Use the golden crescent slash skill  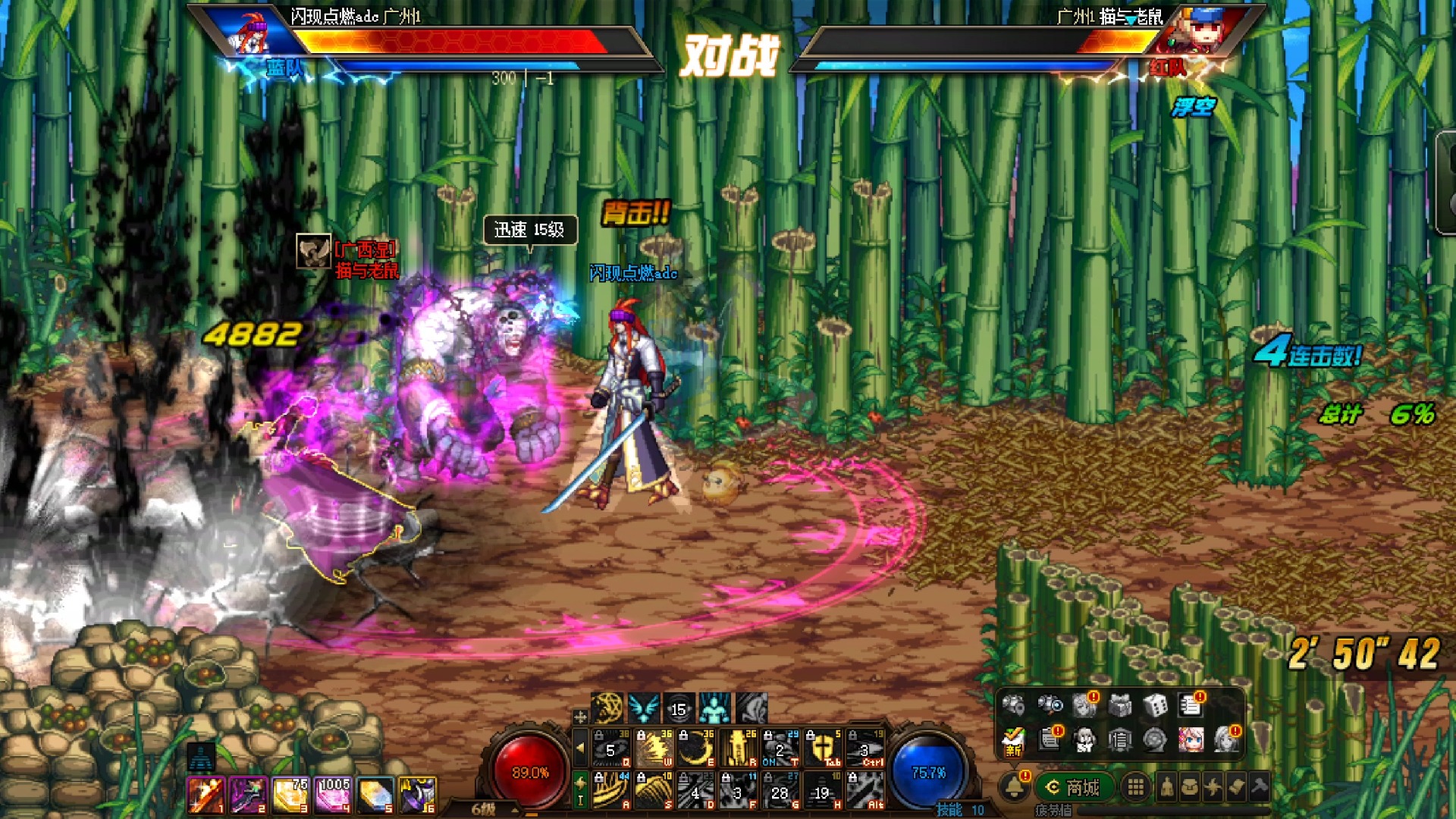tap(695, 748)
